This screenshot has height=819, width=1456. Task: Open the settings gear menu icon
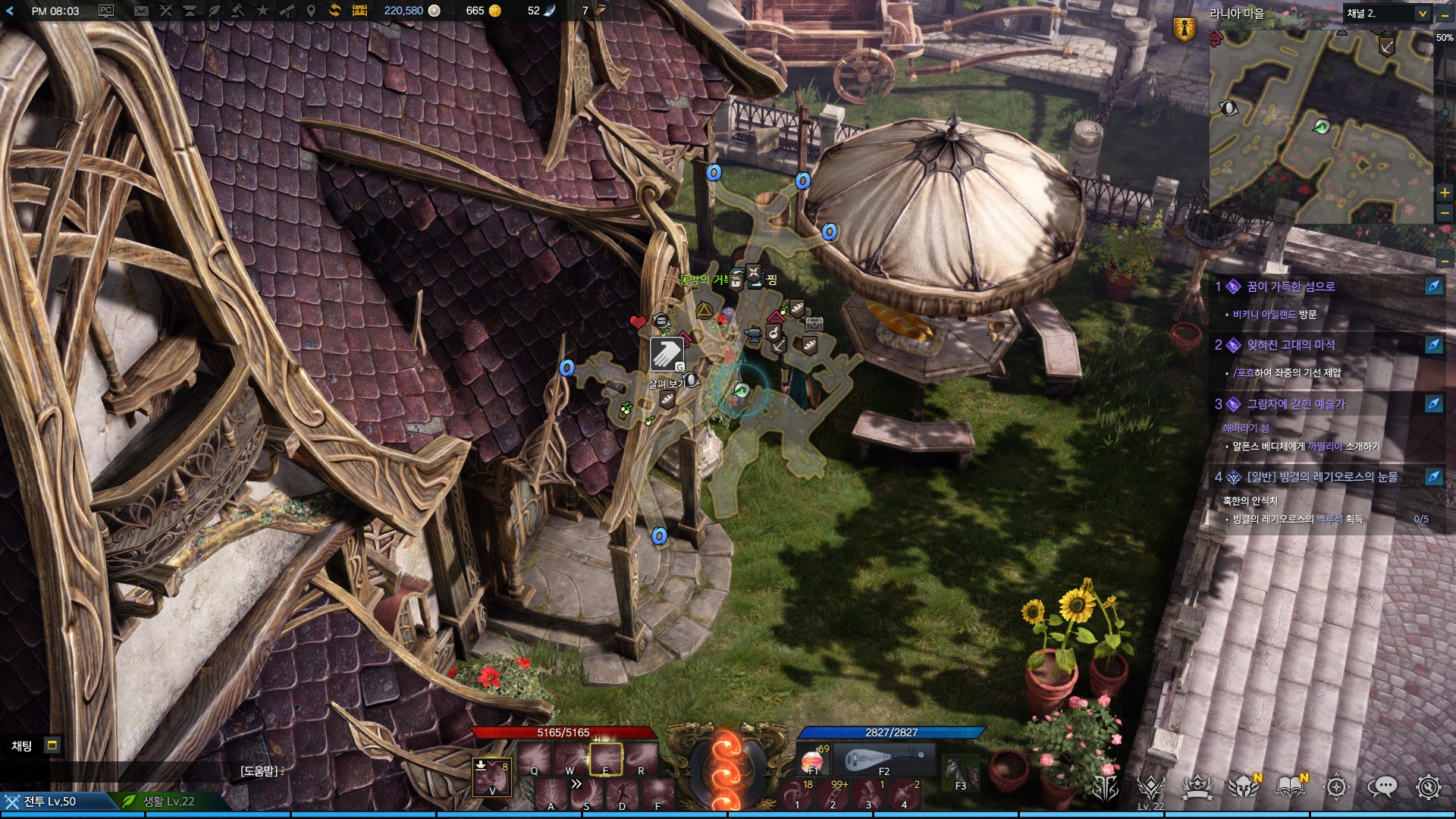(x=1428, y=787)
